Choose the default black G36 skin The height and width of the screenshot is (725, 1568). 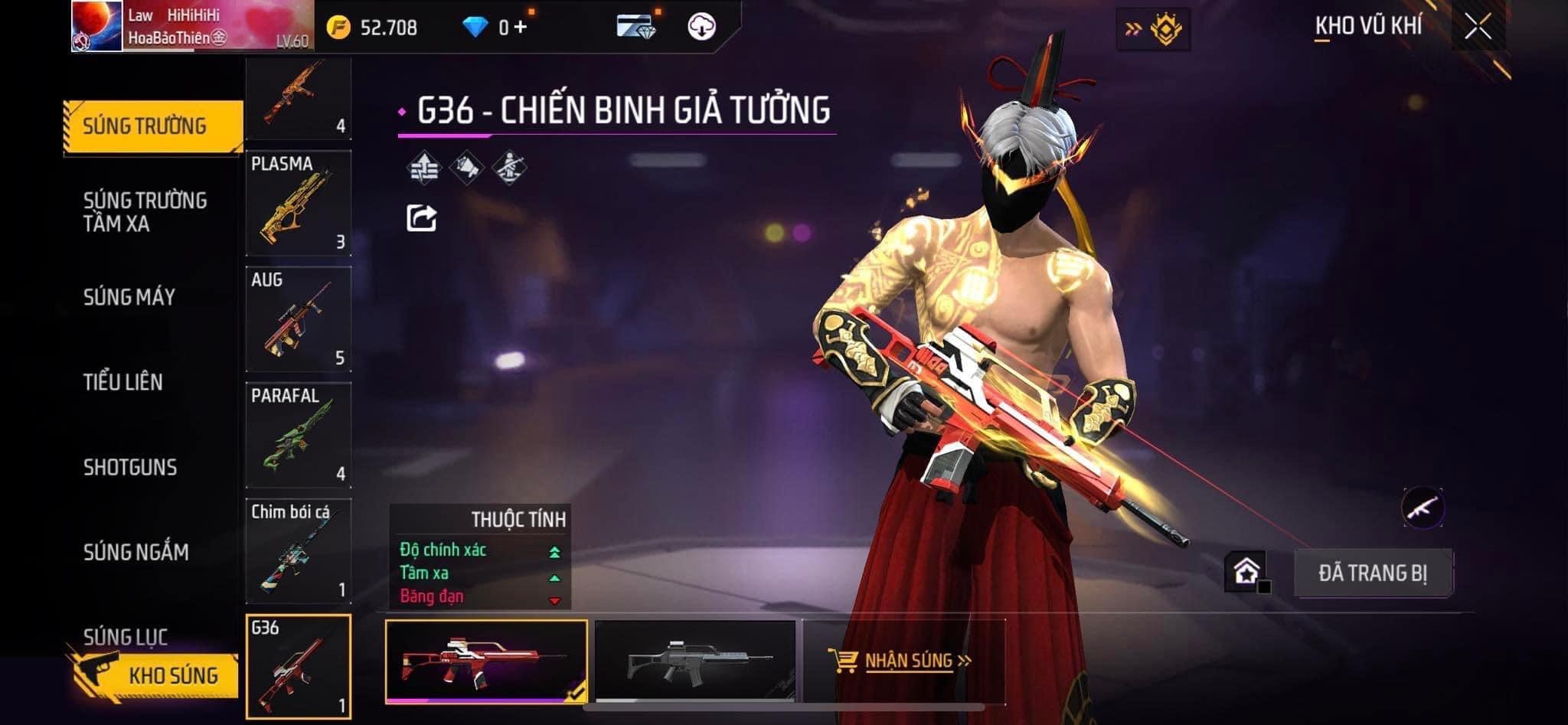[695, 661]
